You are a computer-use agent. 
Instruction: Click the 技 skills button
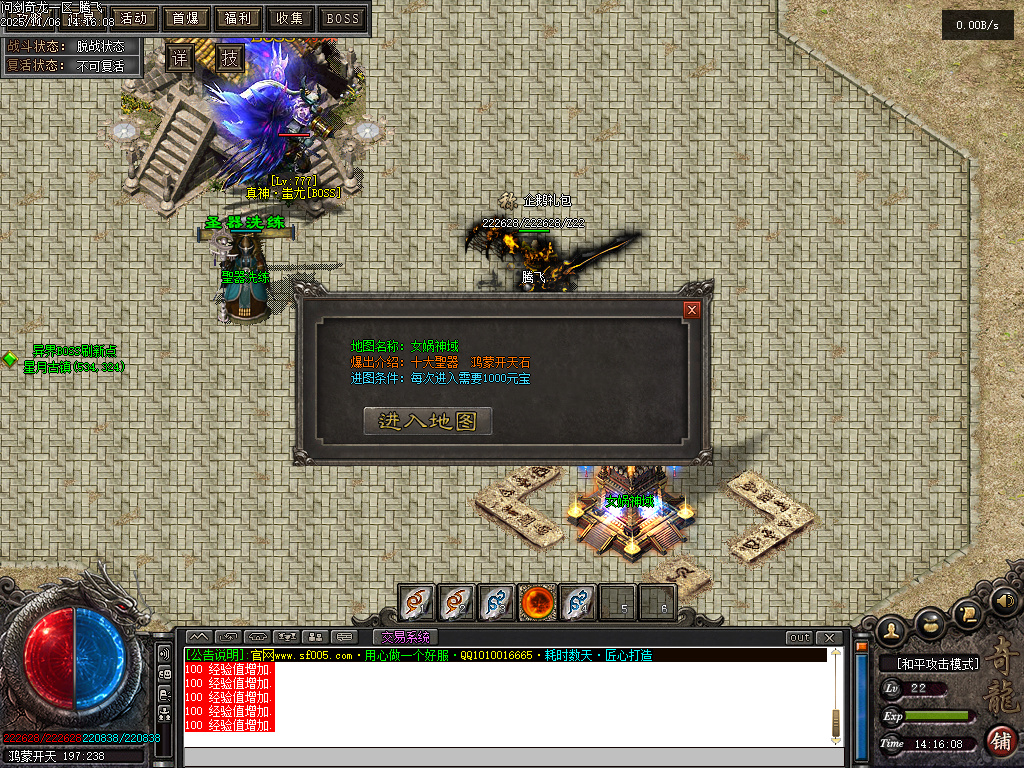click(230, 58)
